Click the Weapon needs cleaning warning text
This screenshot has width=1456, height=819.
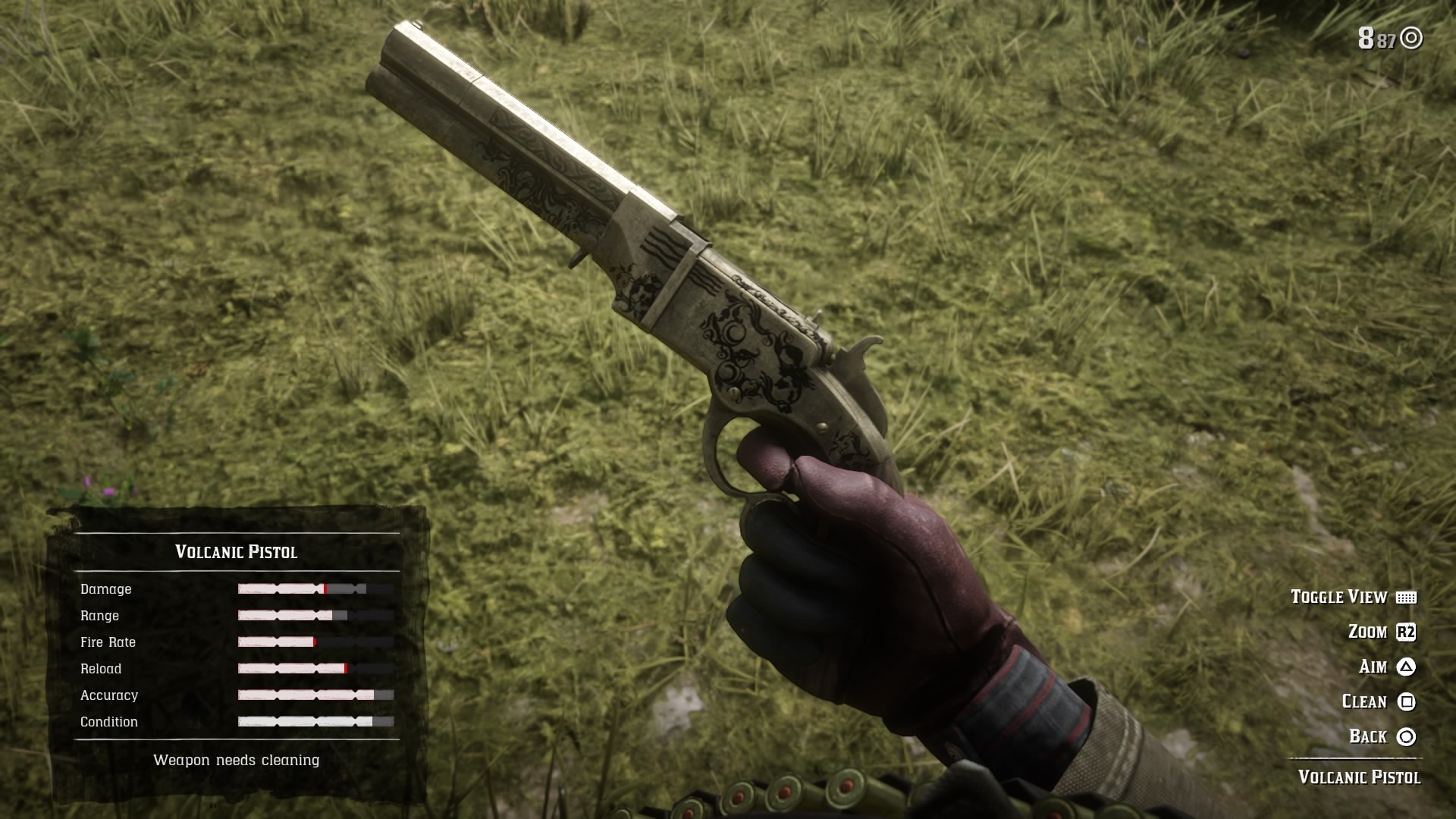pos(237,759)
